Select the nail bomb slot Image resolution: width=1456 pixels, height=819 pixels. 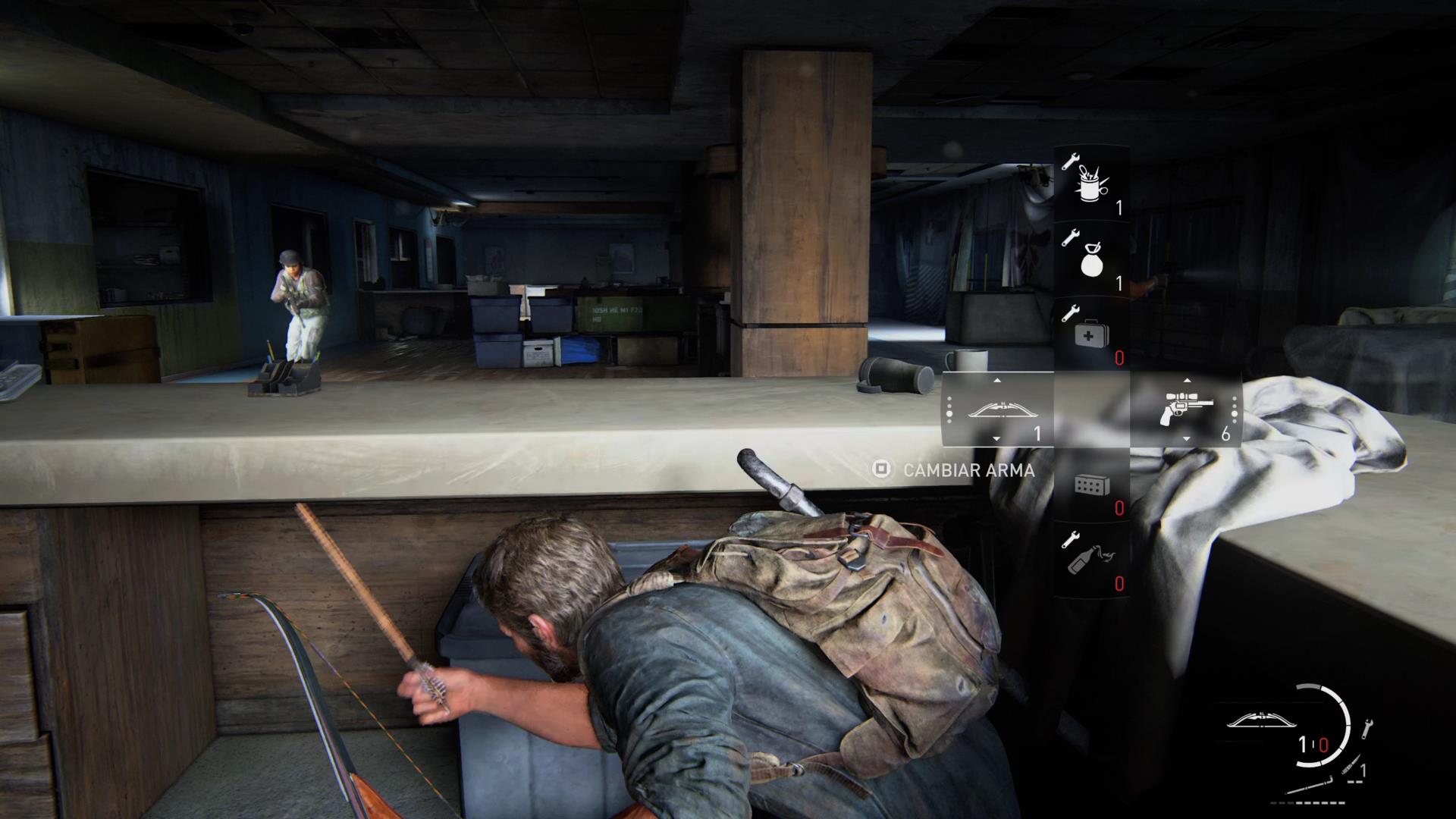pos(1092,184)
